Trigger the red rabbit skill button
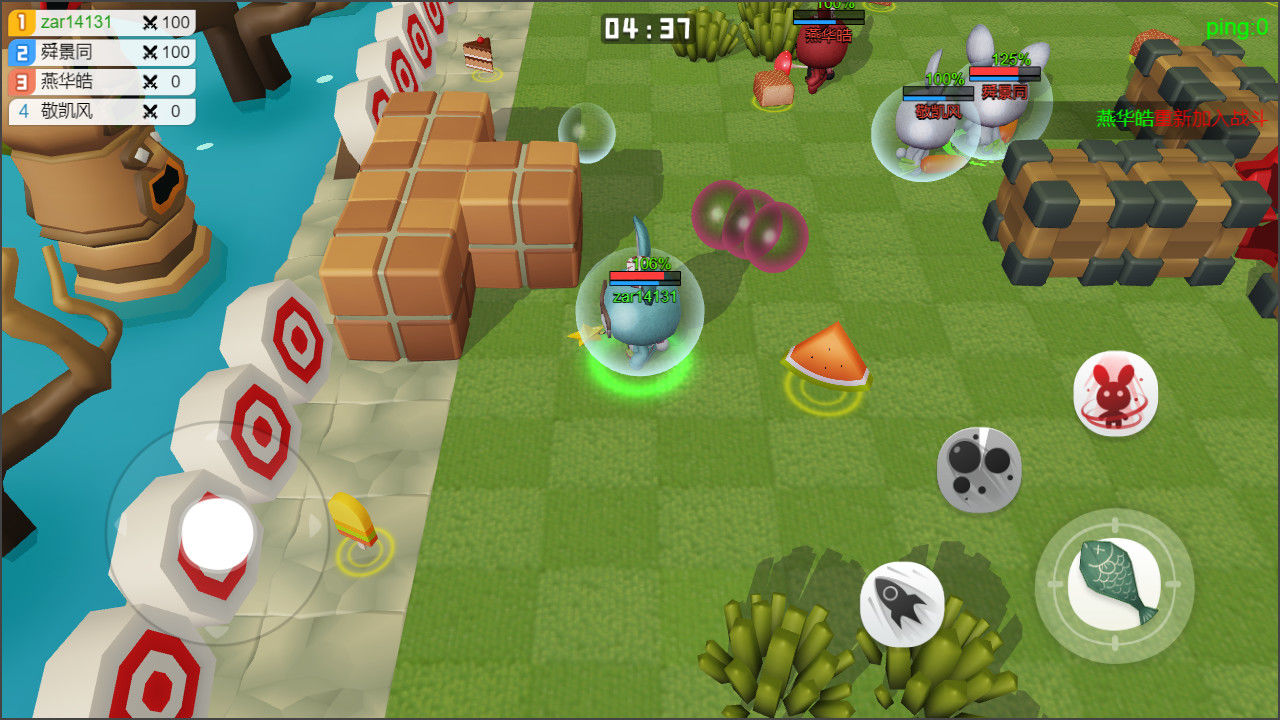This screenshot has width=1280, height=720. [x=1115, y=393]
